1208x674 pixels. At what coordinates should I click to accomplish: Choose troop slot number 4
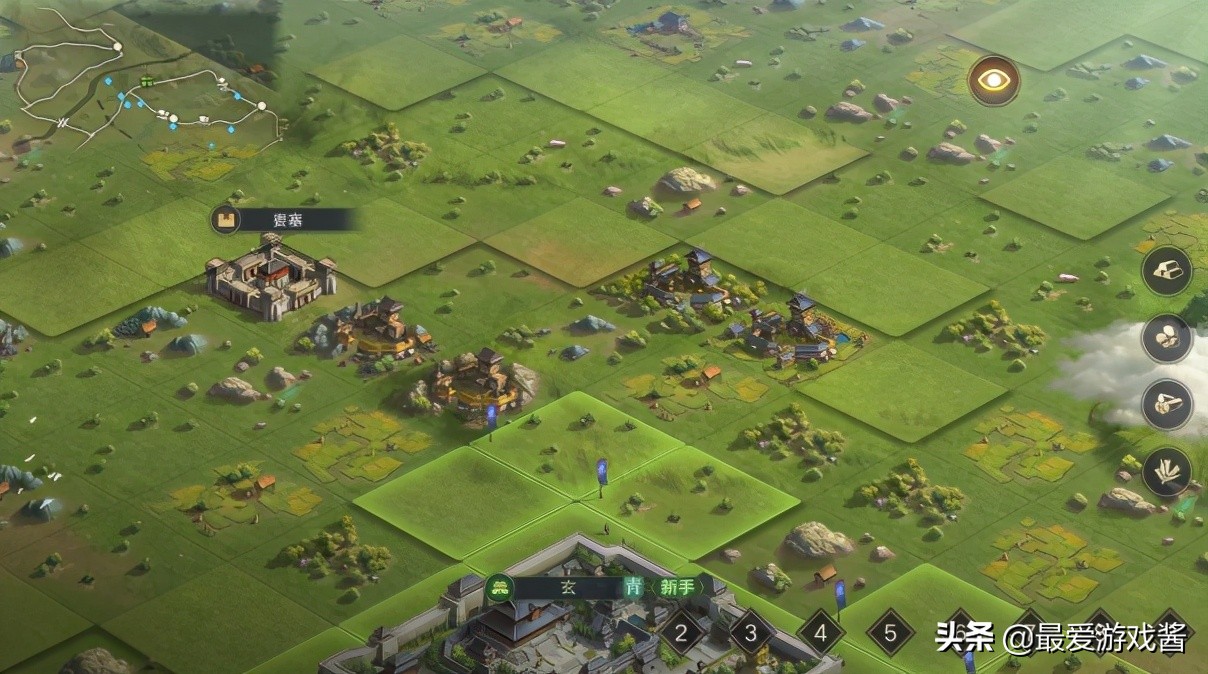click(821, 632)
